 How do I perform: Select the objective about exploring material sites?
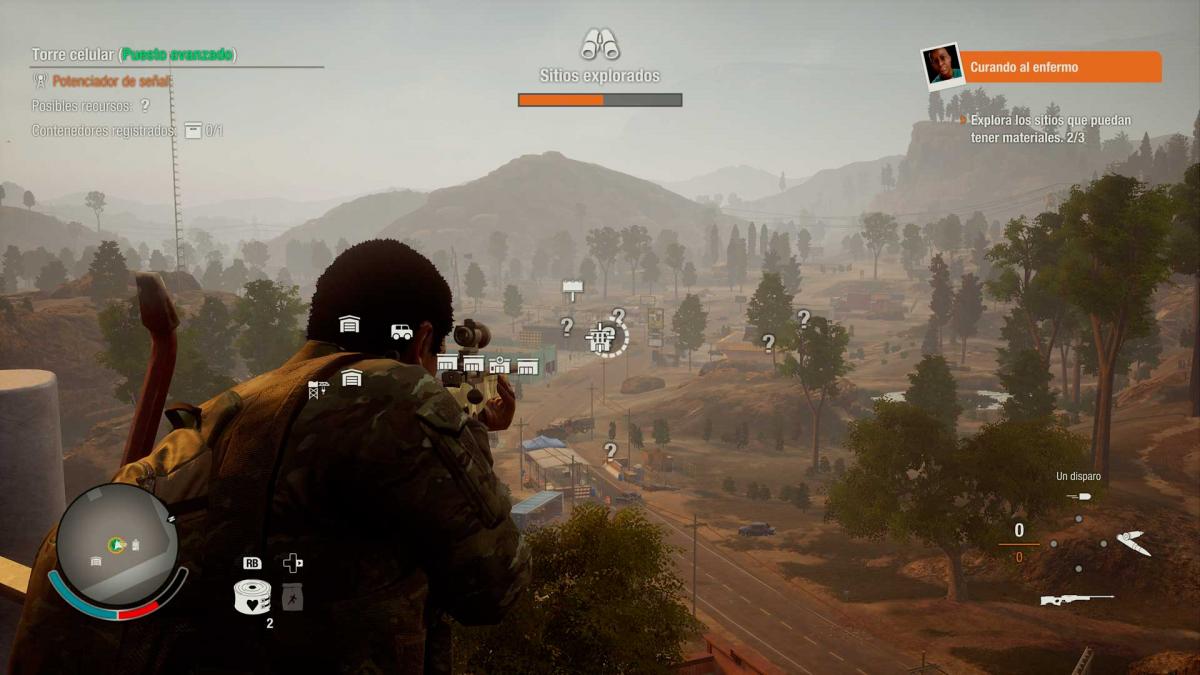click(1050, 128)
